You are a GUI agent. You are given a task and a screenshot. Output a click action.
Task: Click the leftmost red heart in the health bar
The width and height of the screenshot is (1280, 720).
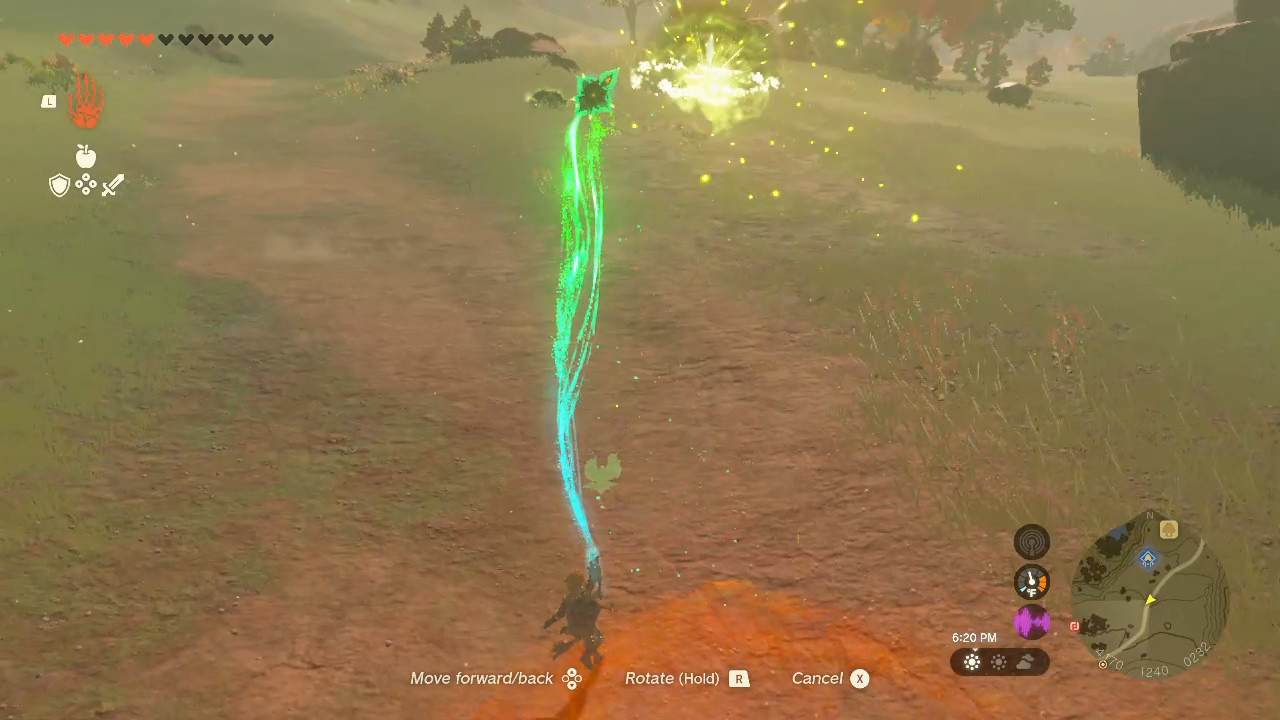click(x=66, y=39)
